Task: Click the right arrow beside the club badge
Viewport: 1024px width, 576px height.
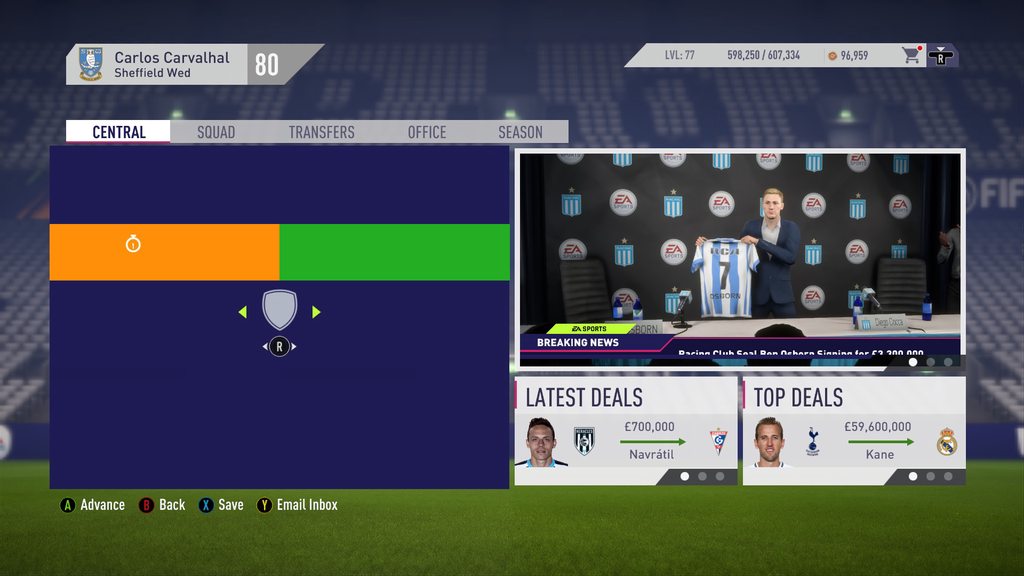Action: [x=316, y=312]
